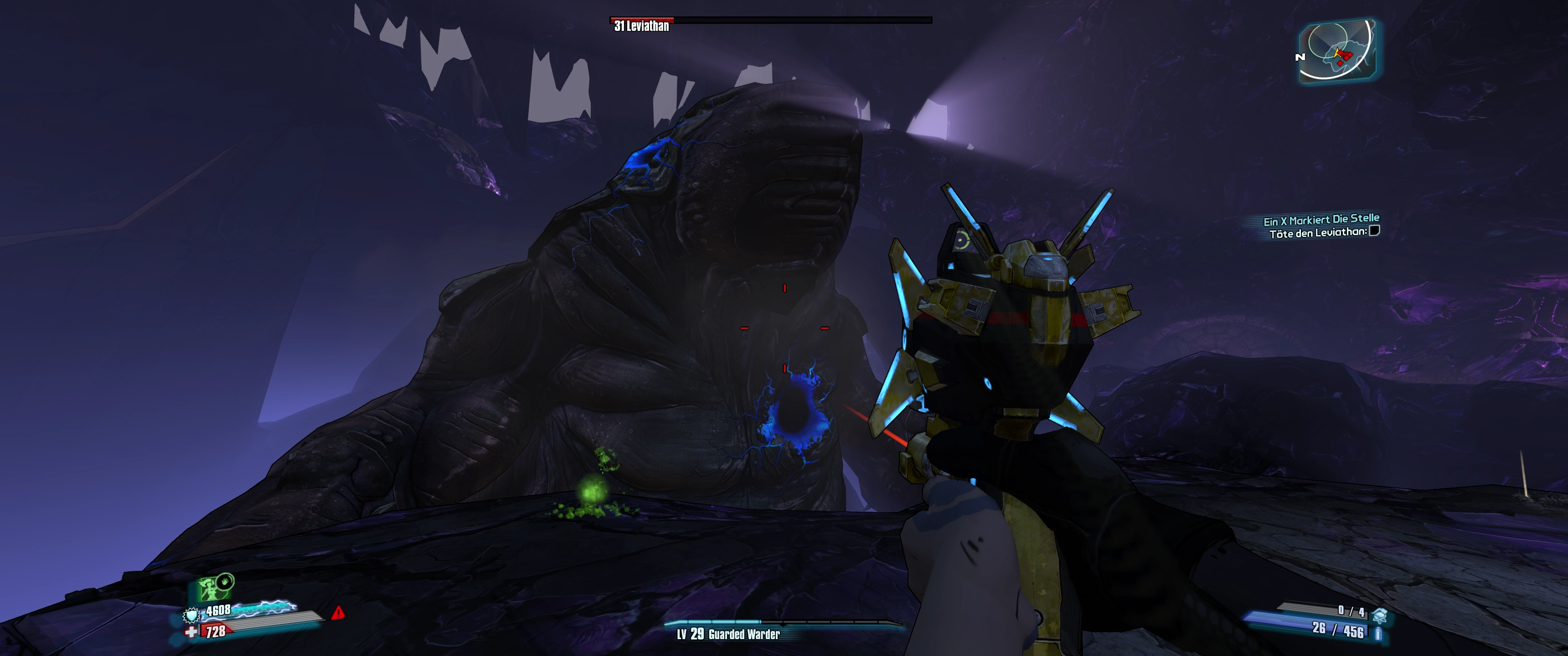The width and height of the screenshot is (1568, 656).
Task: Click the shield icon beside 4608
Action: click(x=192, y=615)
